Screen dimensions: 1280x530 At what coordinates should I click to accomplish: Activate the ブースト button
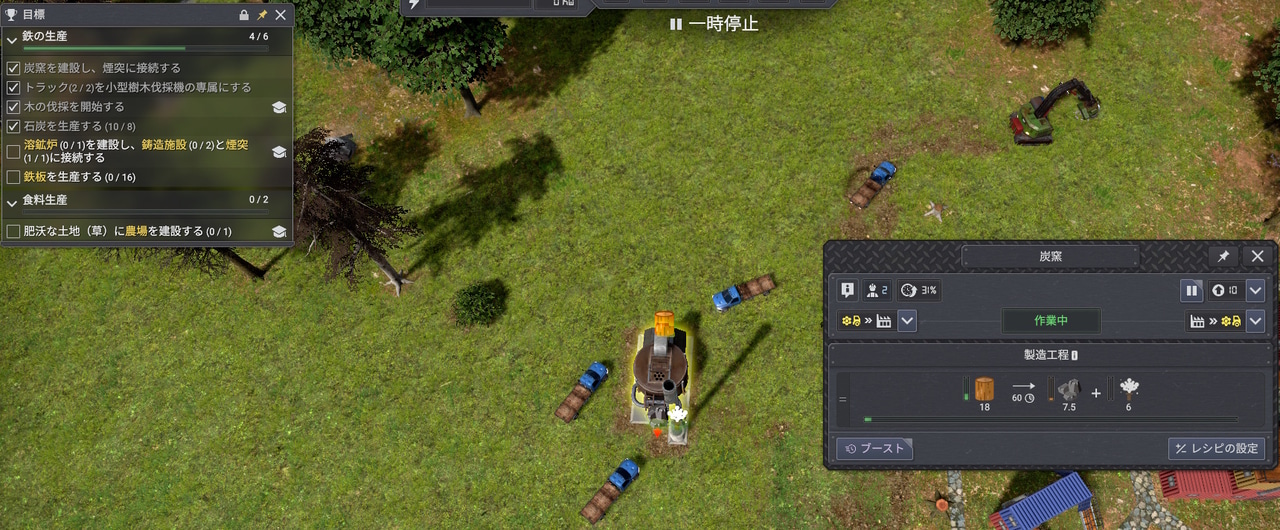(x=875, y=449)
